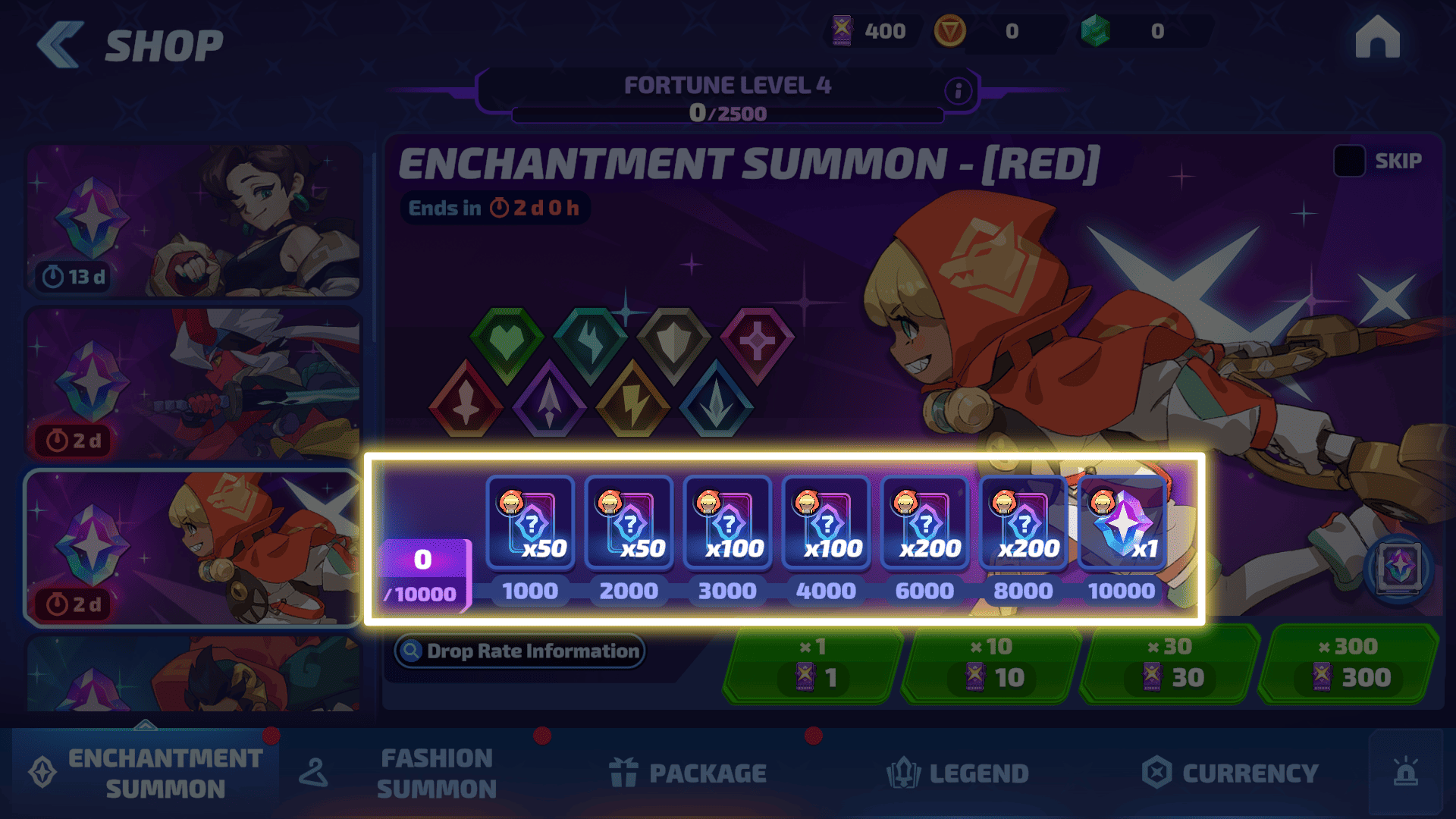
Task: Choose the sword fighter banner thumbnail
Action: pyautogui.click(x=193, y=384)
